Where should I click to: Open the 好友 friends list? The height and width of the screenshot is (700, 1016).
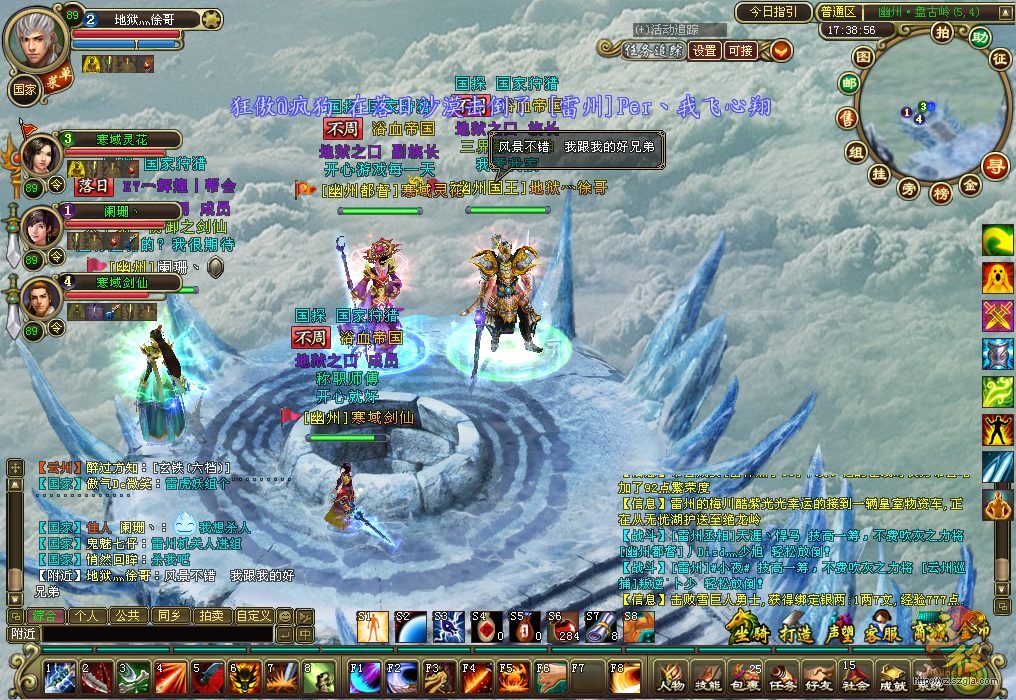click(818, 677)
